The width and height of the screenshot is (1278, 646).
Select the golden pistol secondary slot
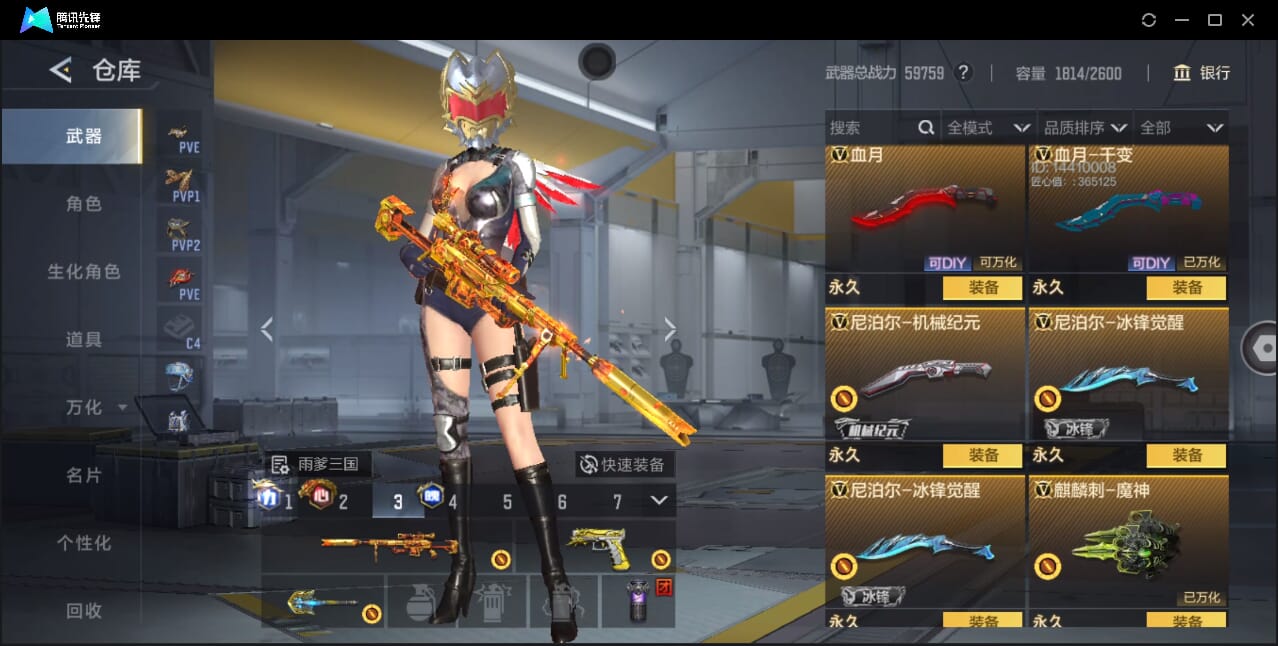(598, 548)
